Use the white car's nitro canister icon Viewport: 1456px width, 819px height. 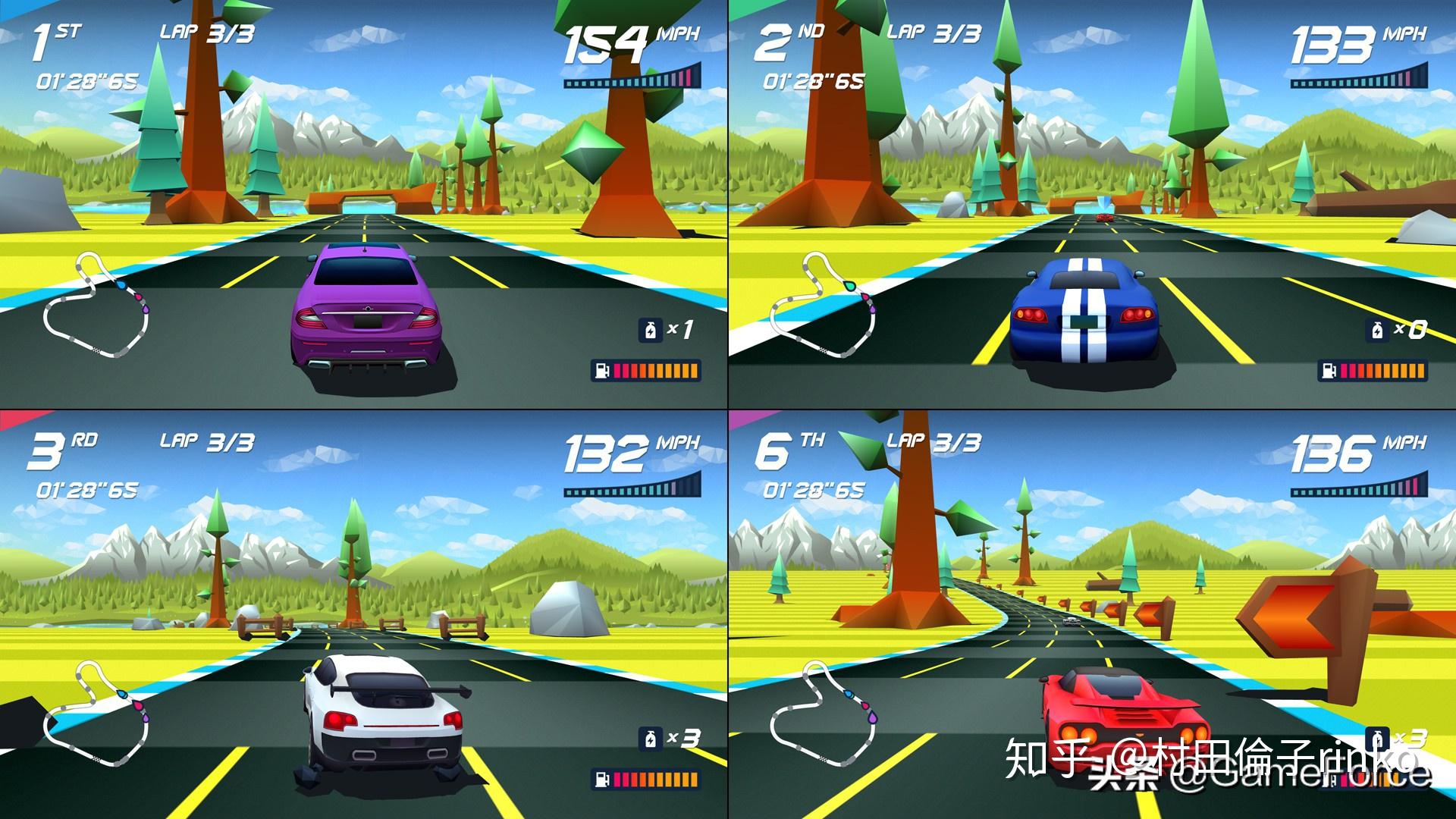651,739
